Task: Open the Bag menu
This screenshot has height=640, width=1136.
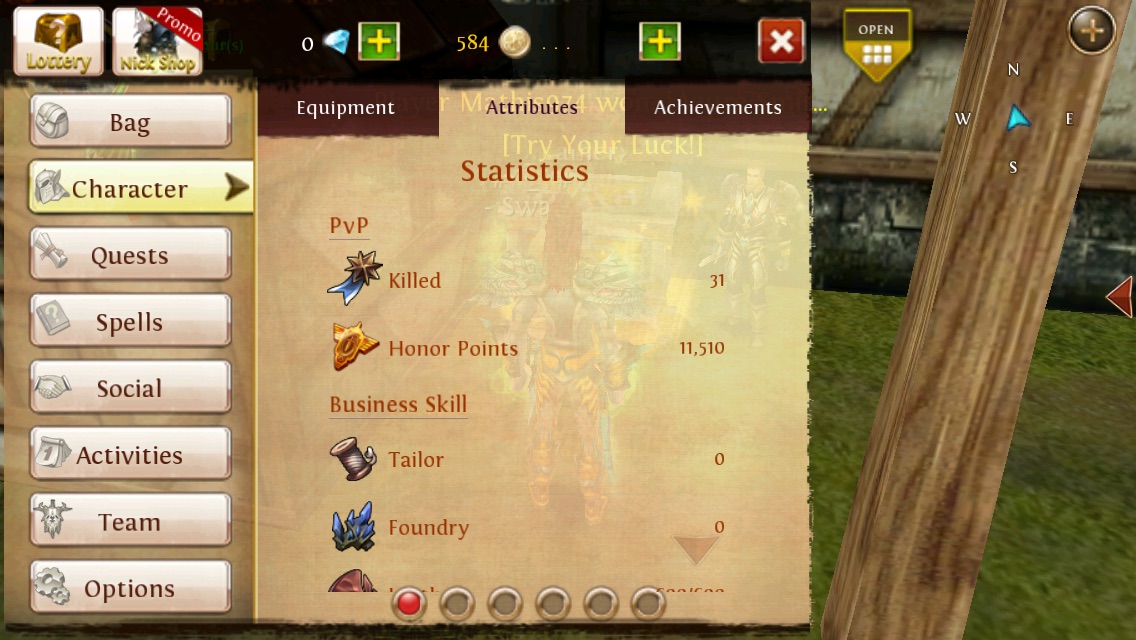Action: click(130, 122)
